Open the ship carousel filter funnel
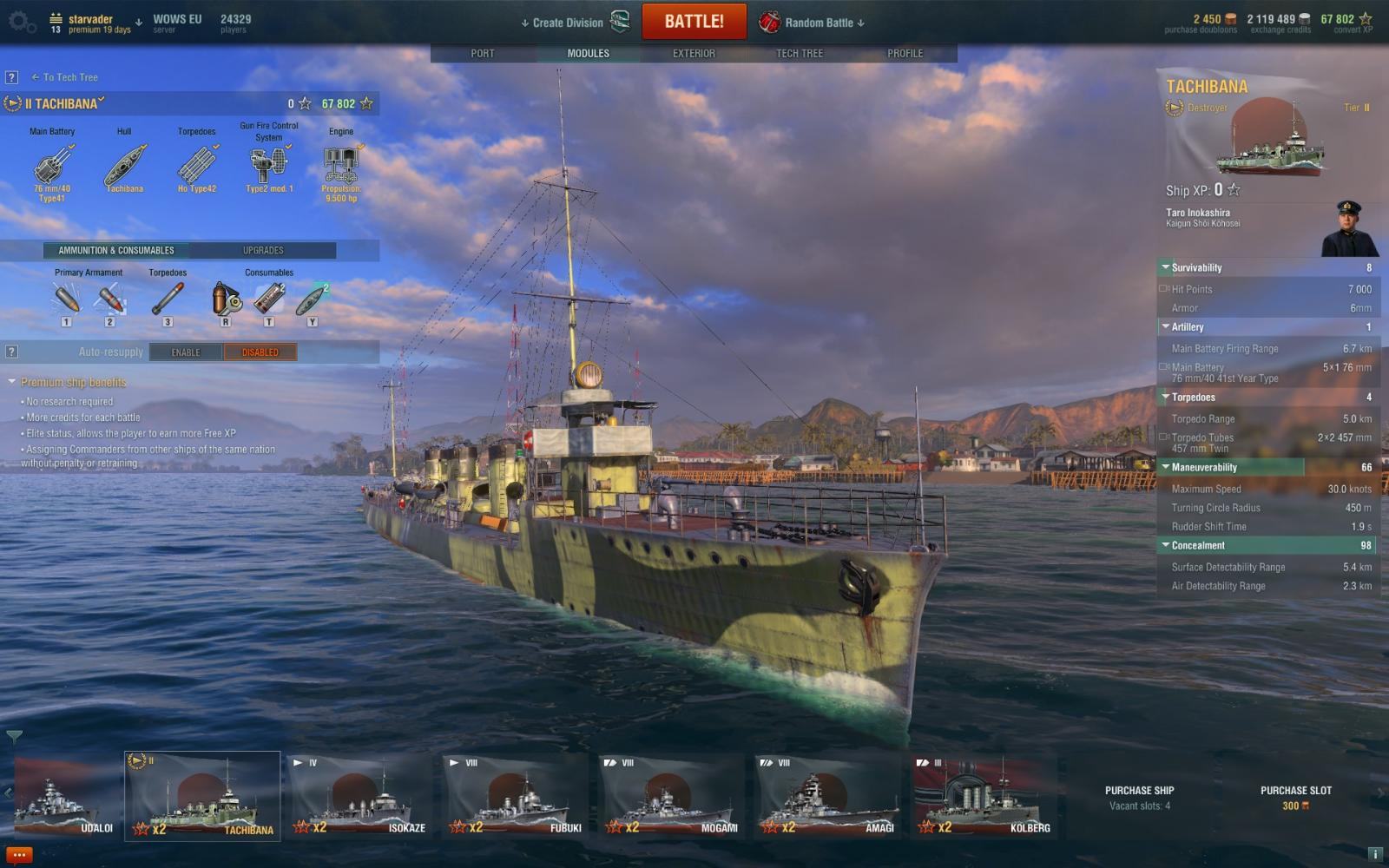 pyautogui.click(x=14, y=736)
